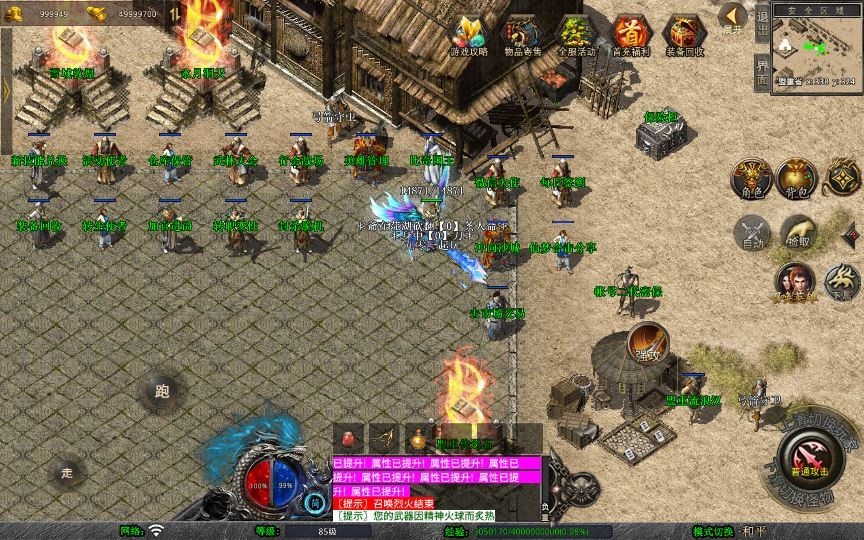Open the 装备回收 equipment recycling chest
This screenshot has height=540, width=864.
click(x=684, y=36)
